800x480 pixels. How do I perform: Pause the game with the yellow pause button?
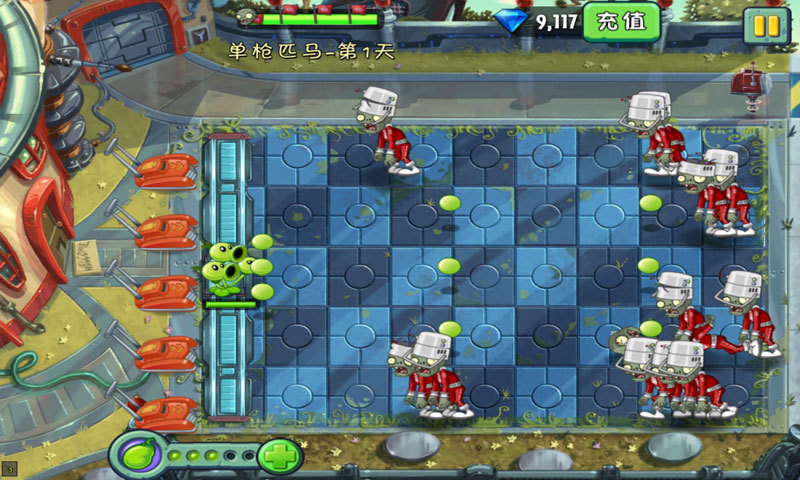pos(766,24)
